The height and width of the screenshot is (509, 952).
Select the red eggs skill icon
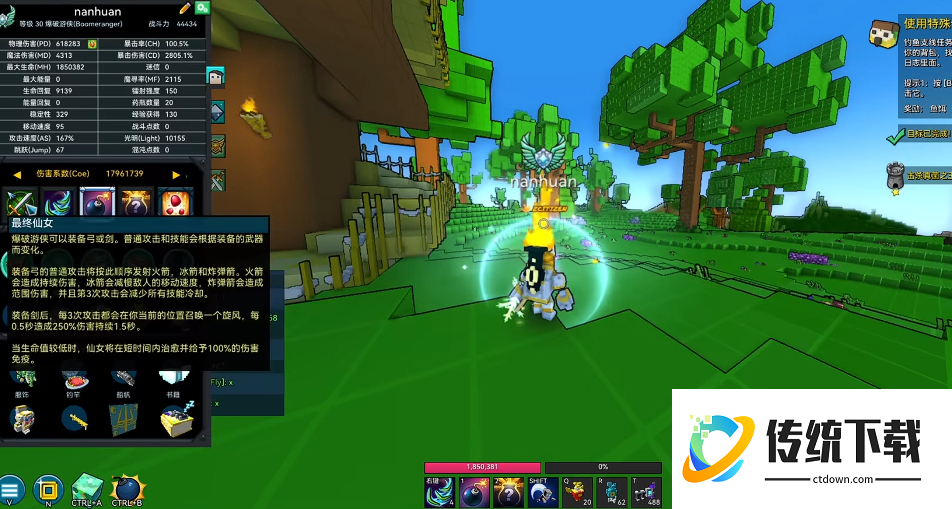(173, 203)
